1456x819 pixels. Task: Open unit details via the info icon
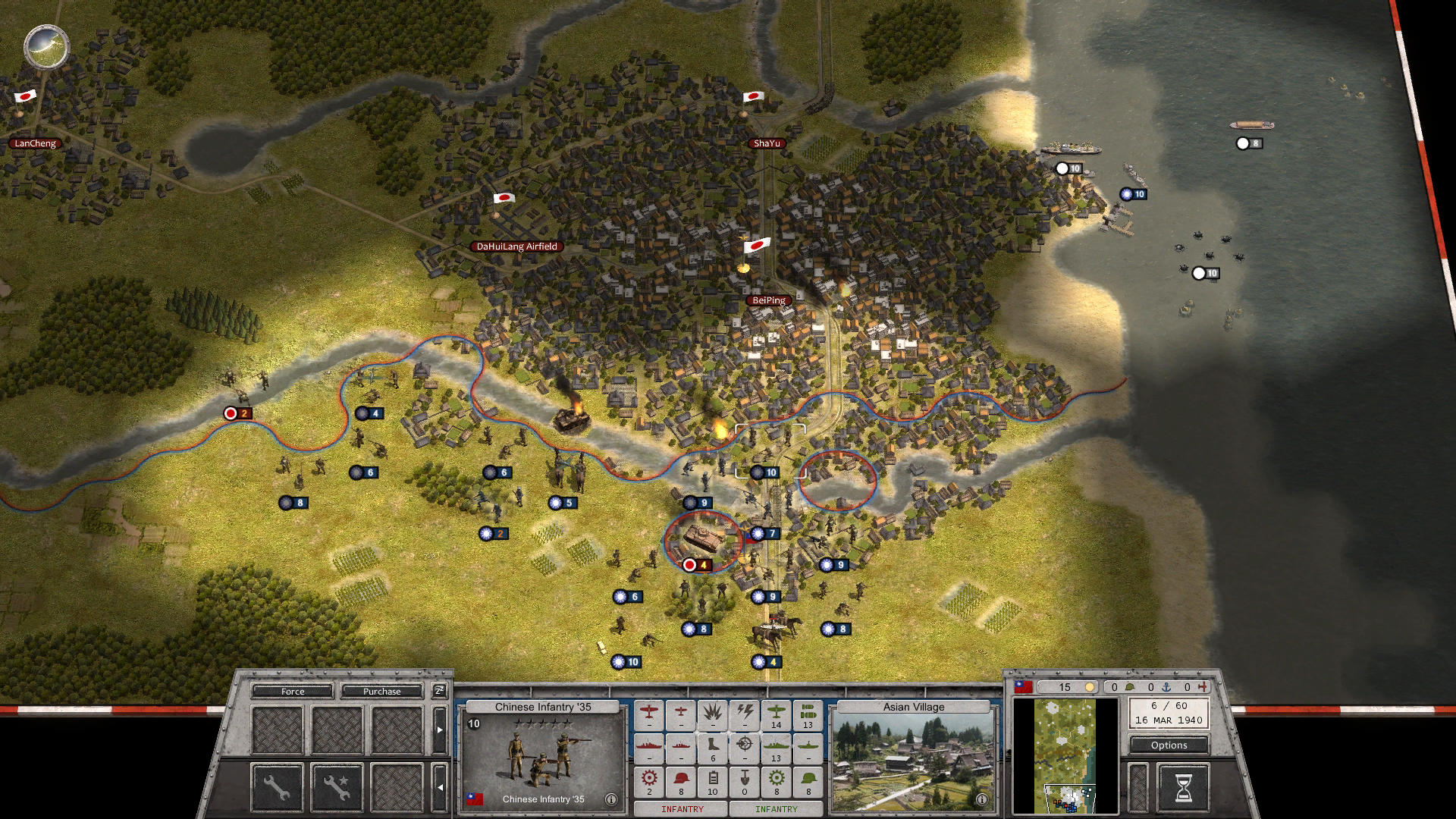611,799
